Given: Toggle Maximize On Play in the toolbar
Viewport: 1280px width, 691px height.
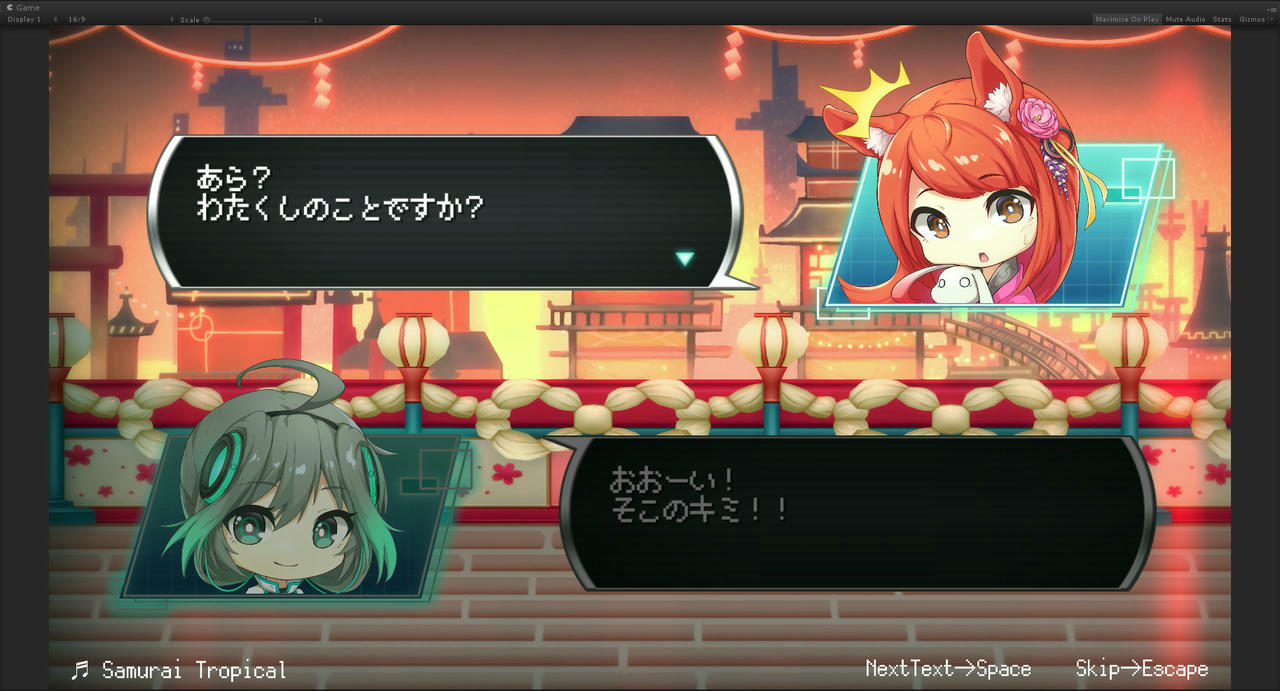Looking at the screenshot, I should tap(1126, 19).
